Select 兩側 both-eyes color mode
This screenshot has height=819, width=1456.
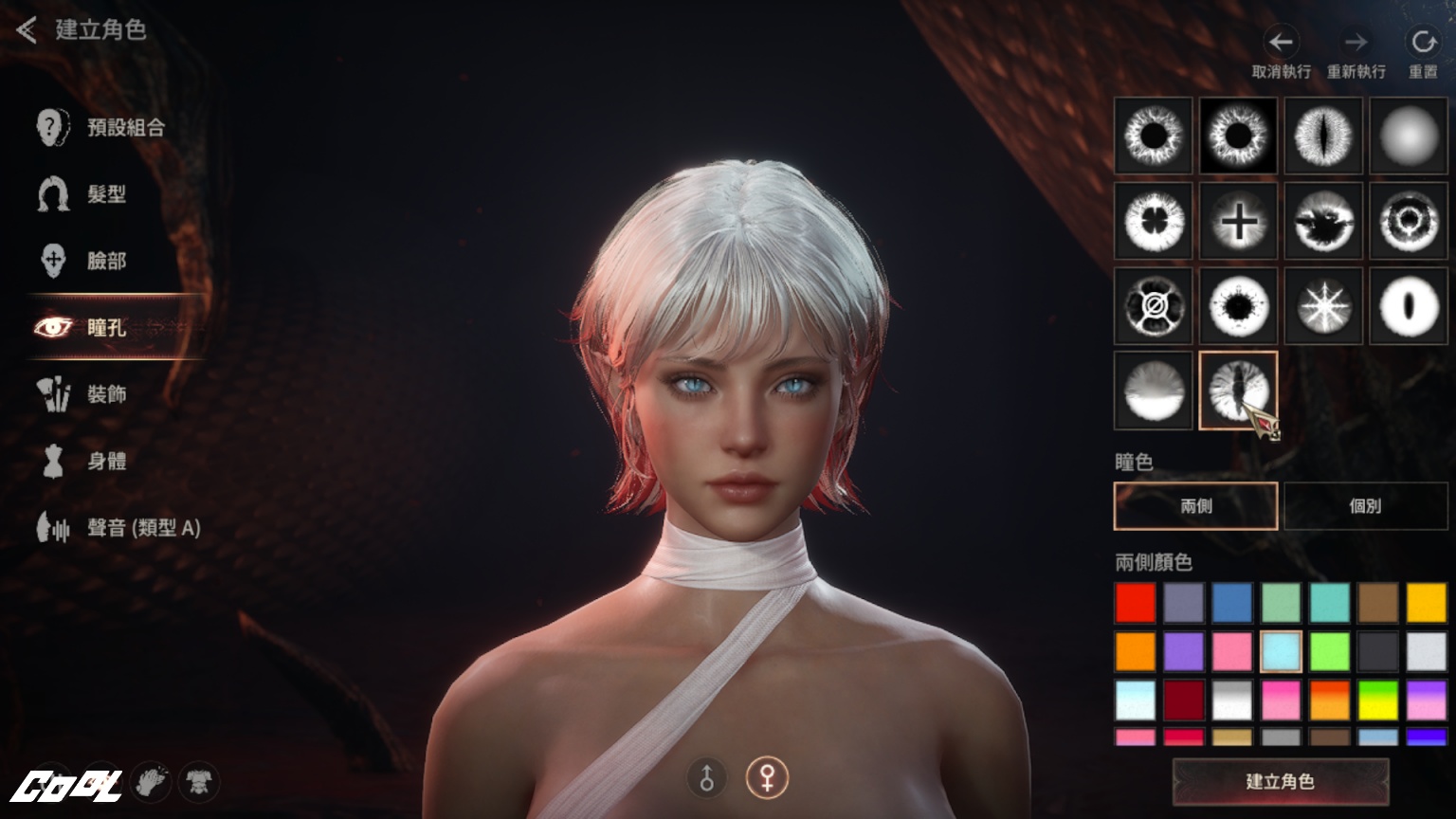(x=1195, y=506)
